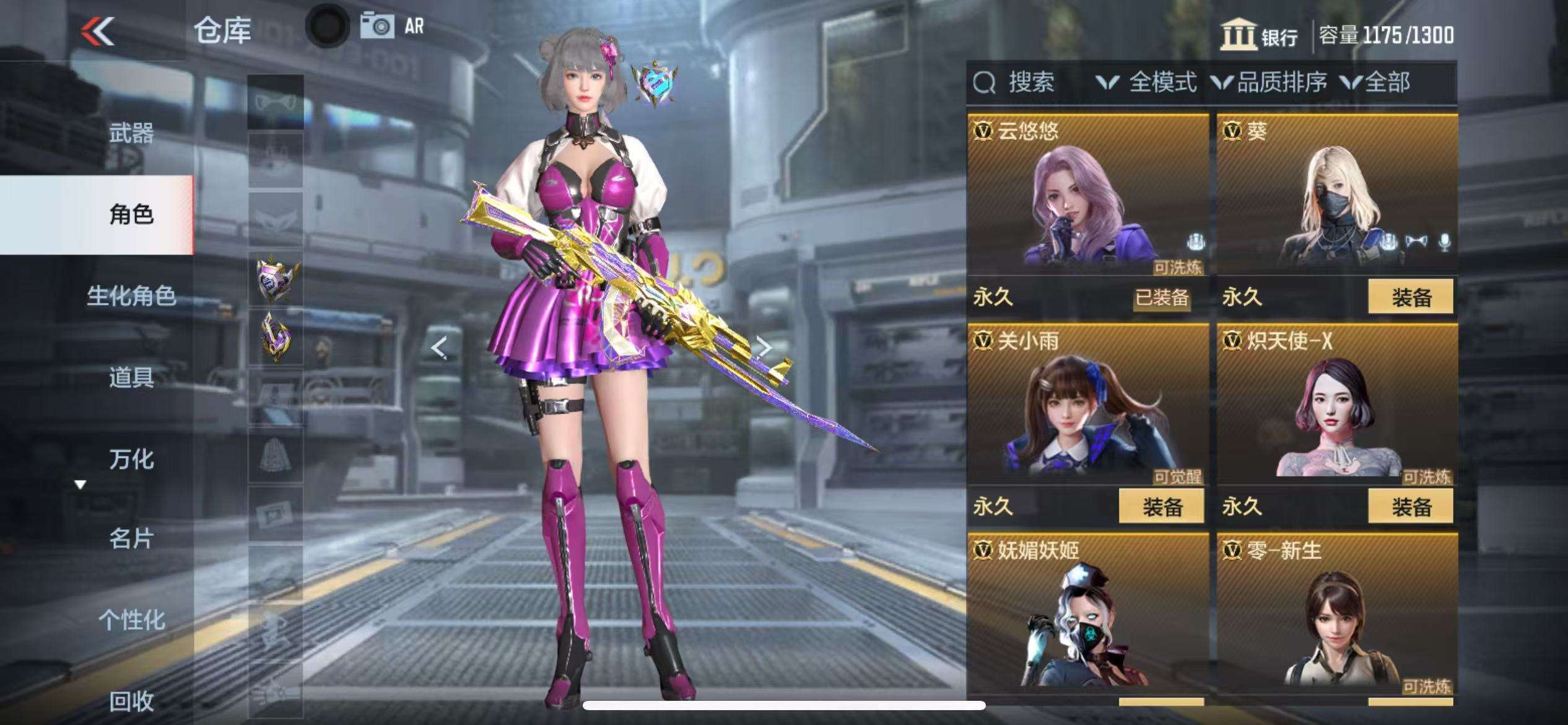Open the 全模式 mode filter dropdown
The height and width of the screenshot is (725, 1568).
[1147, 82]
